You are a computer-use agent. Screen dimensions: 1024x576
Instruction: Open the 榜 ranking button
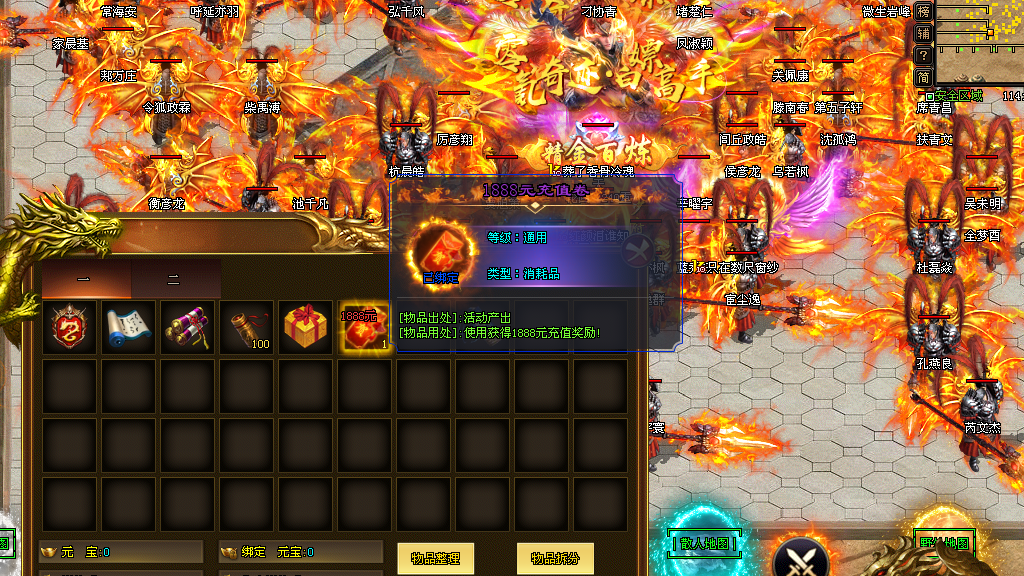click(x=924, y=12)
